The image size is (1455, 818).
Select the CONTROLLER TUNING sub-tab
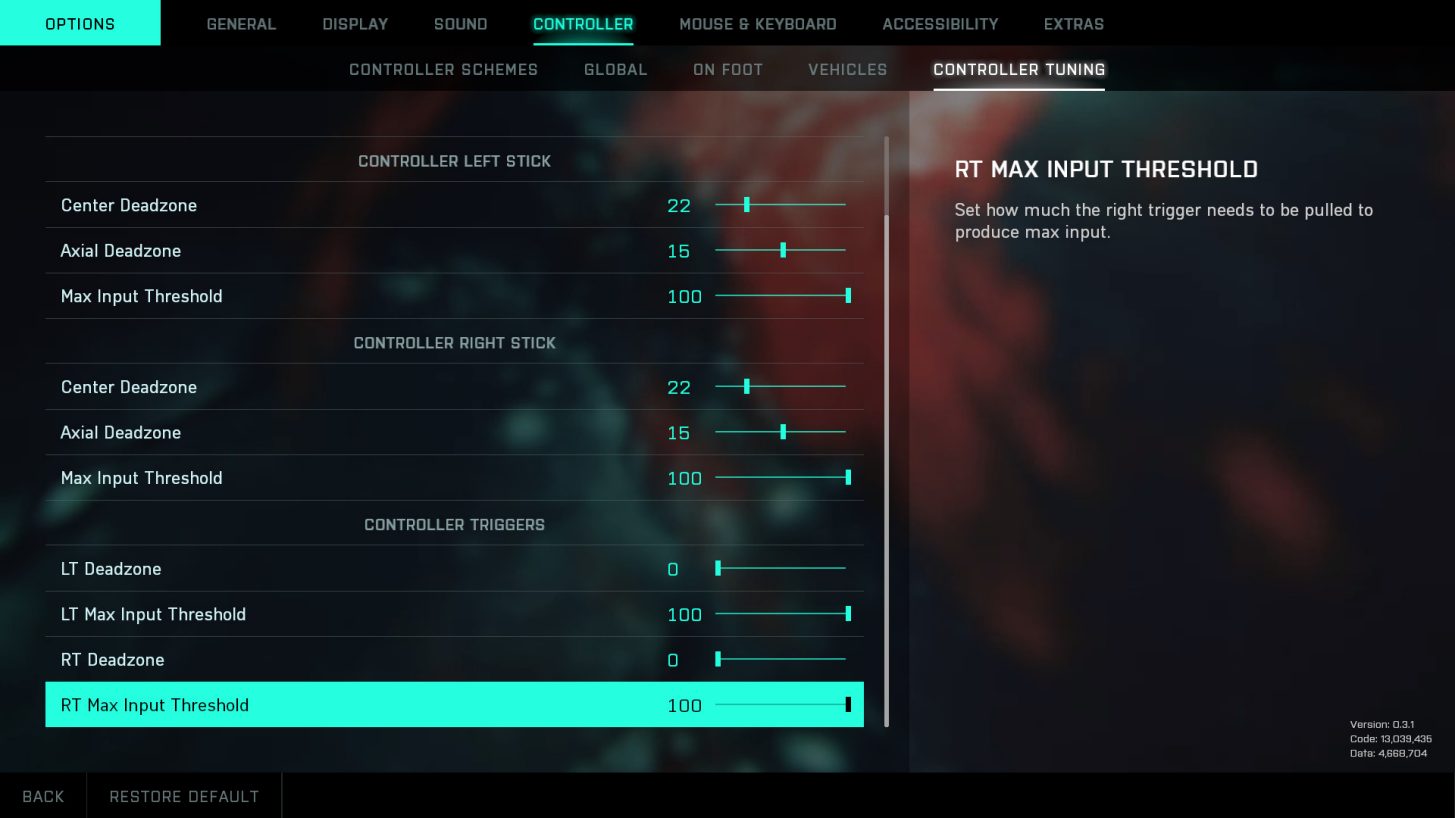tap(1018, 69)
